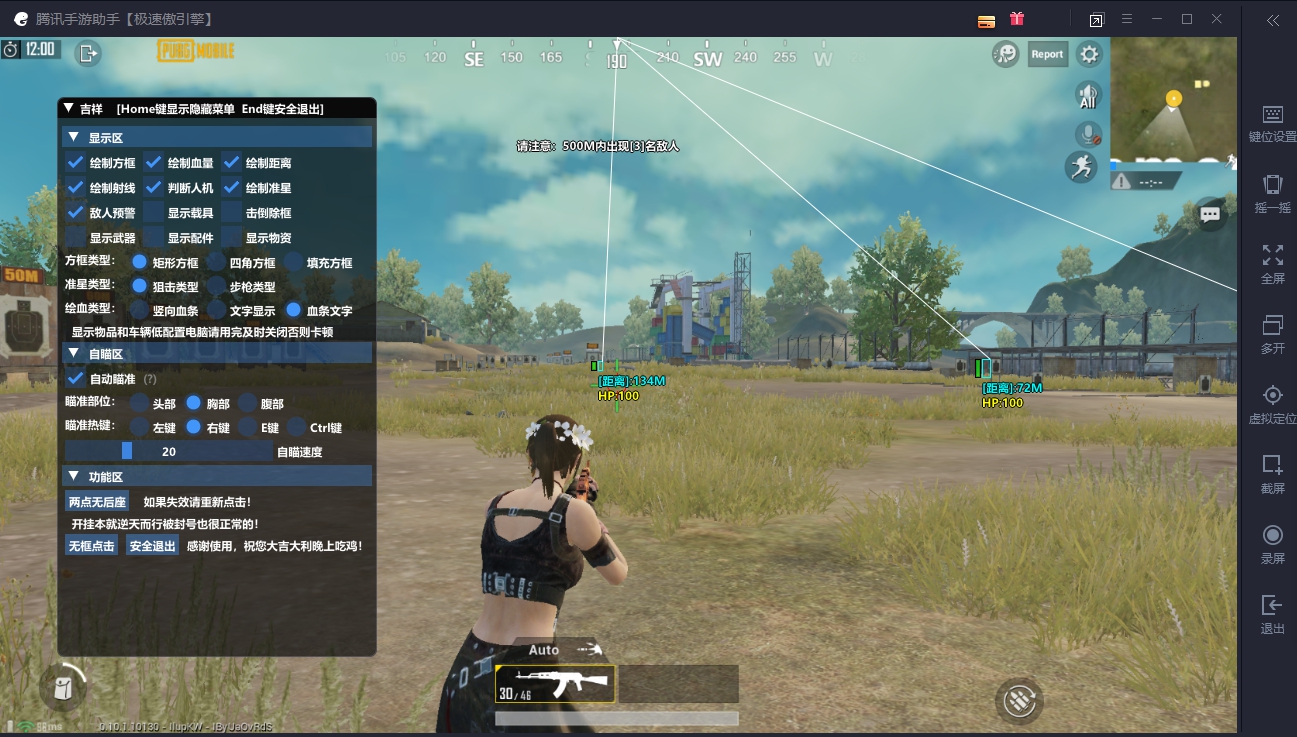Start recording with the 录屏 icon

(x=1272, y=535)
